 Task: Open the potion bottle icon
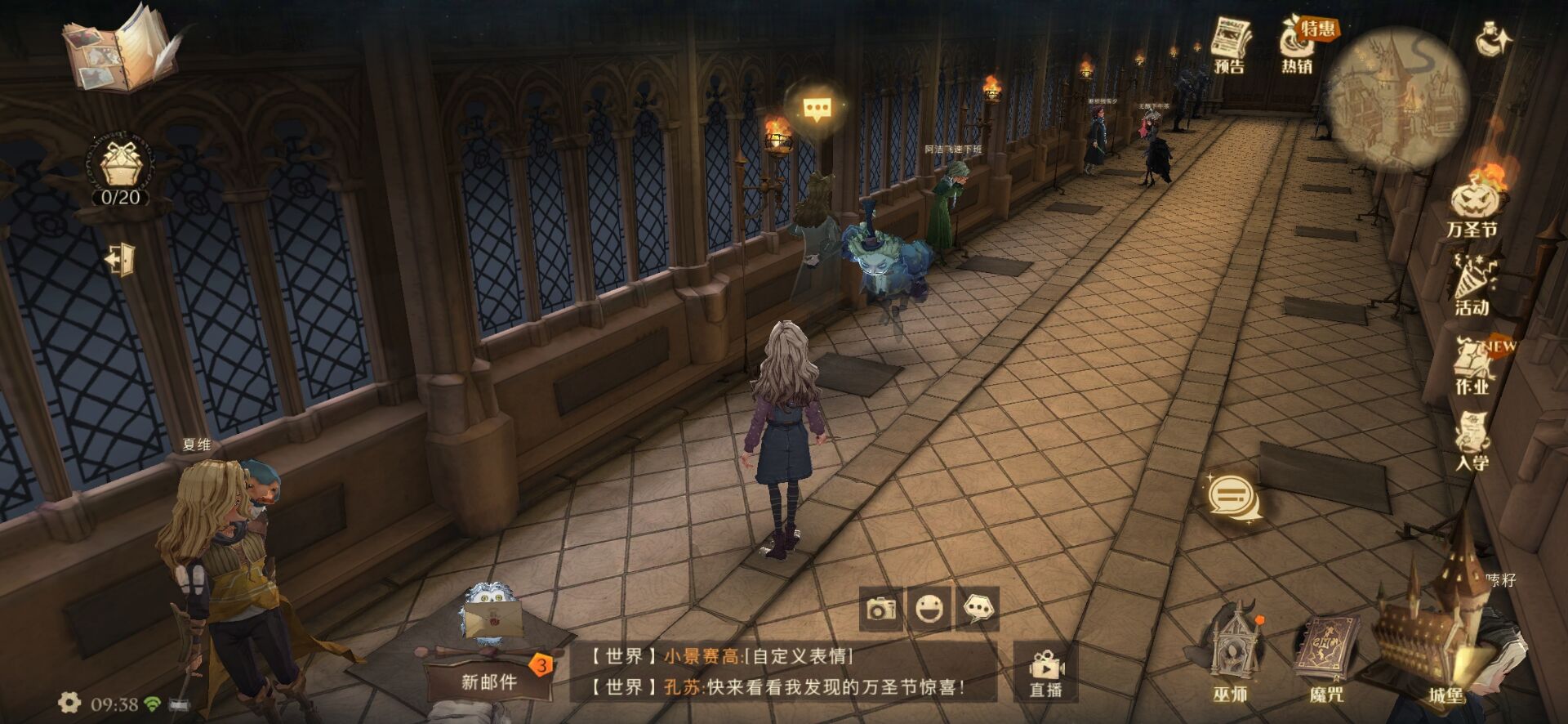[1494, 39]
